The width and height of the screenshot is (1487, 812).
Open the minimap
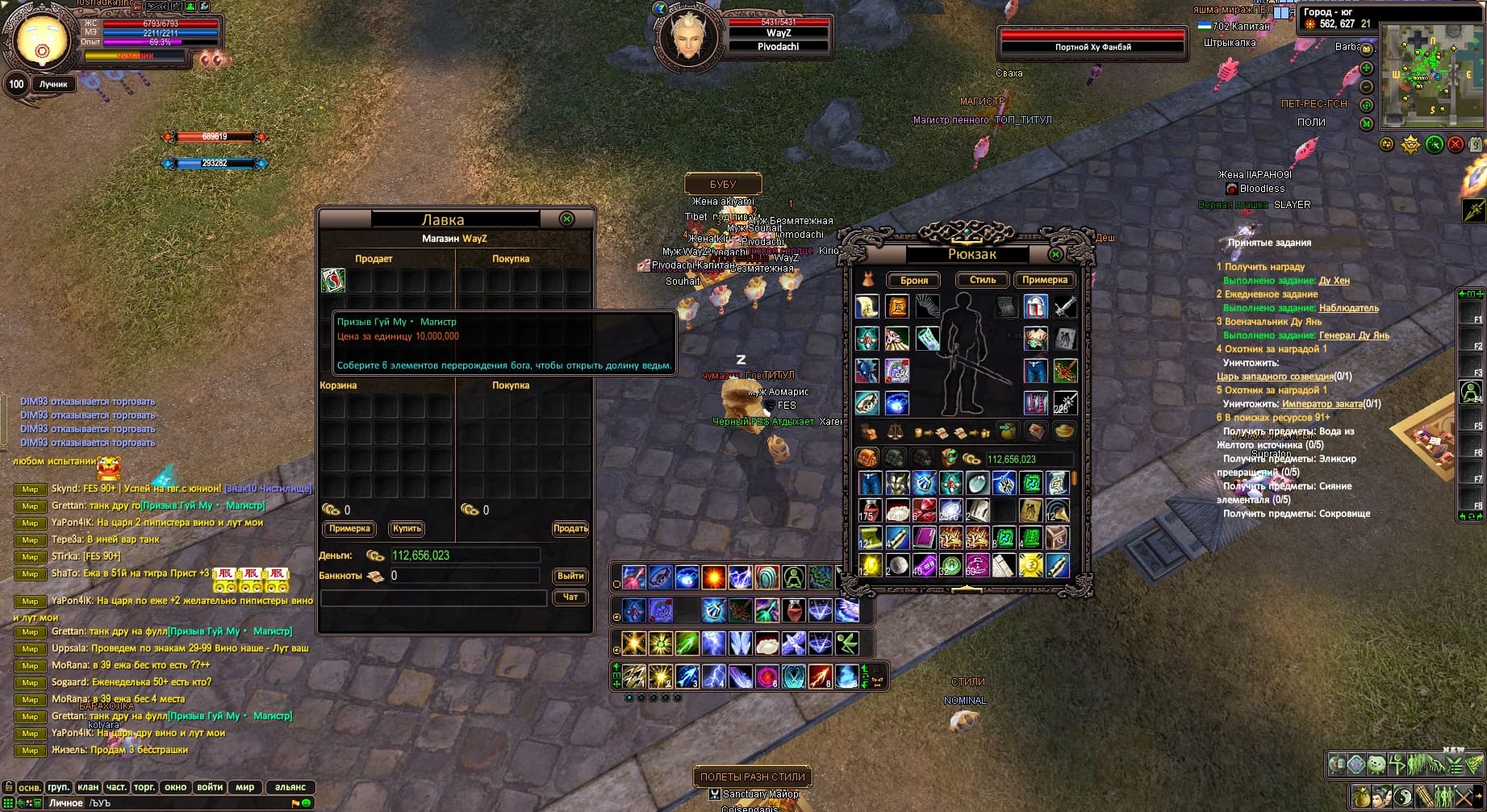(1433, 77)
